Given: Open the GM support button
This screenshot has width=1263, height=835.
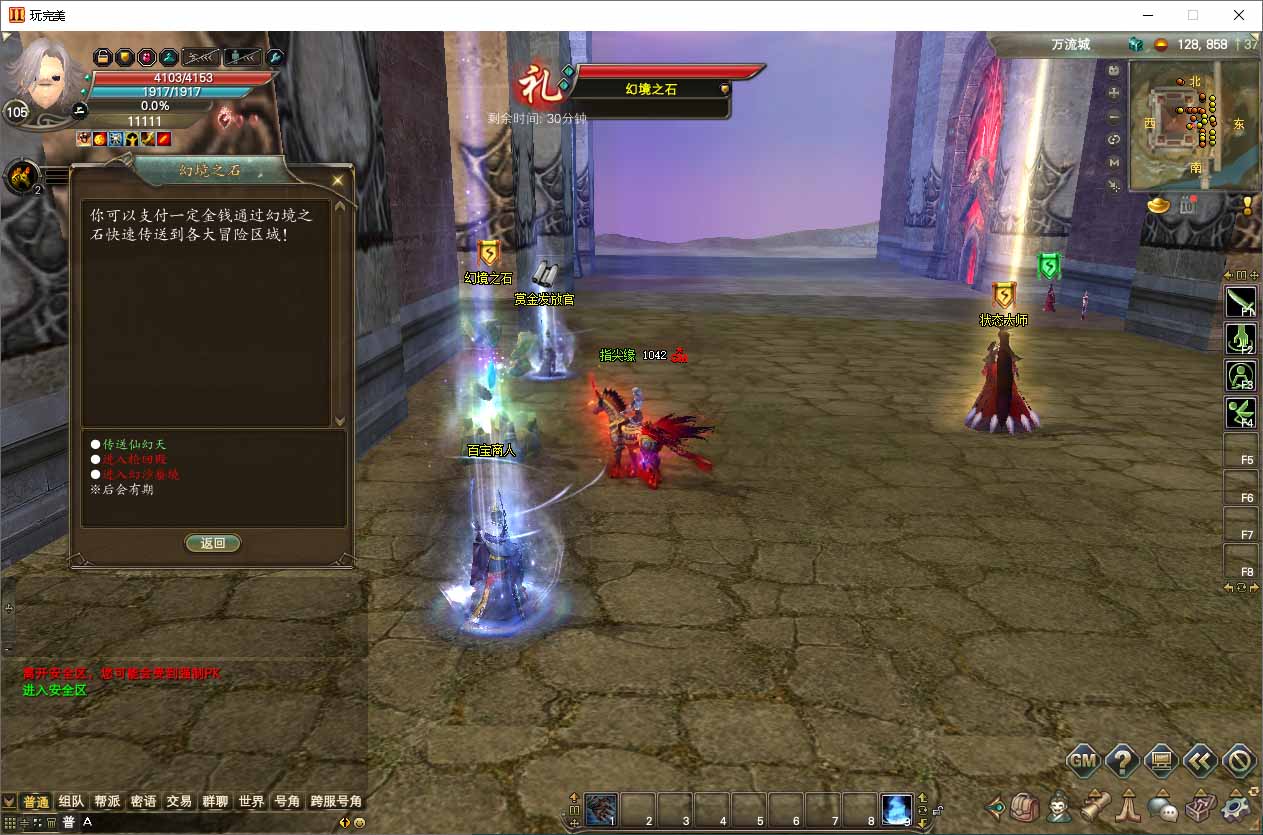Looking at the screenshot, I should [x=1083, y=761].
